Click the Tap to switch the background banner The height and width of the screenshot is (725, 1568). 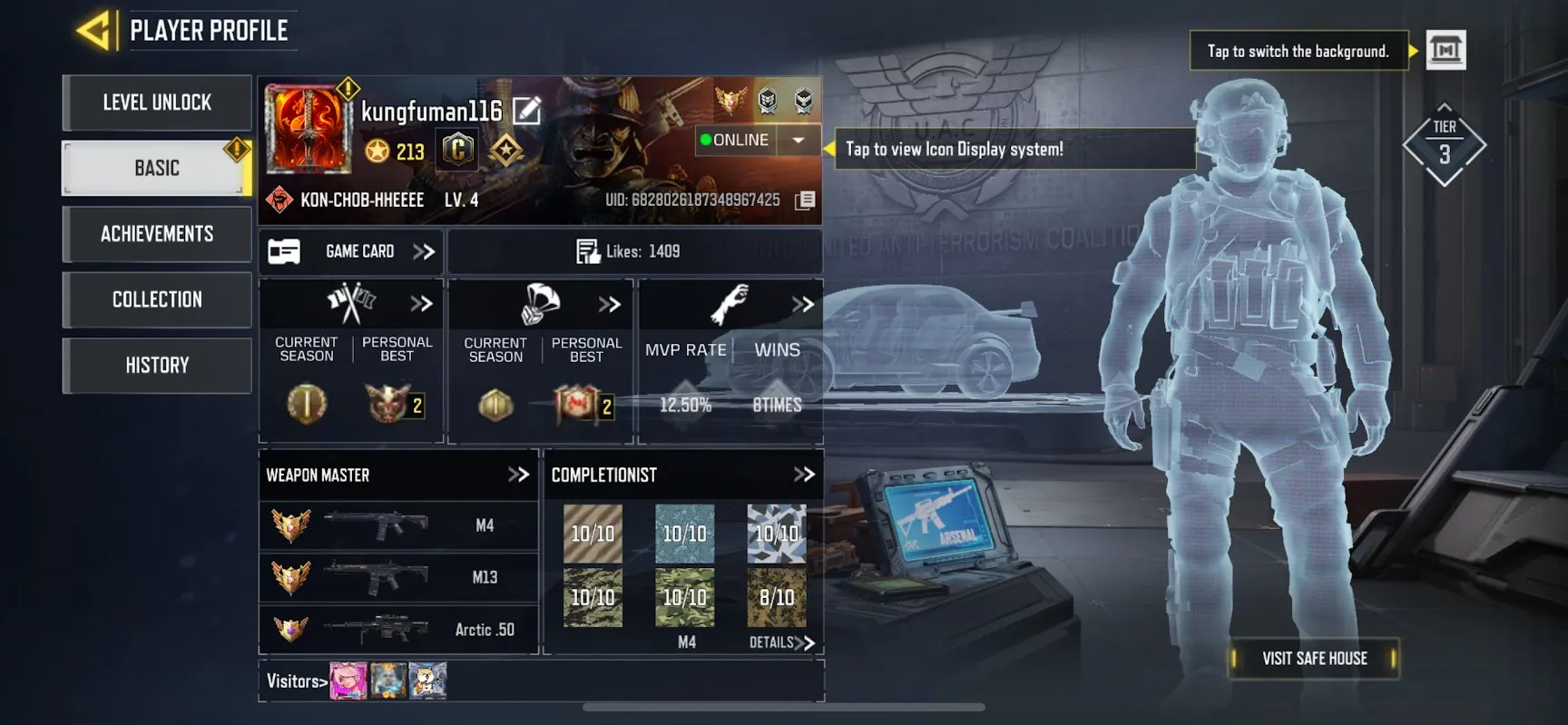(1298, 51)
